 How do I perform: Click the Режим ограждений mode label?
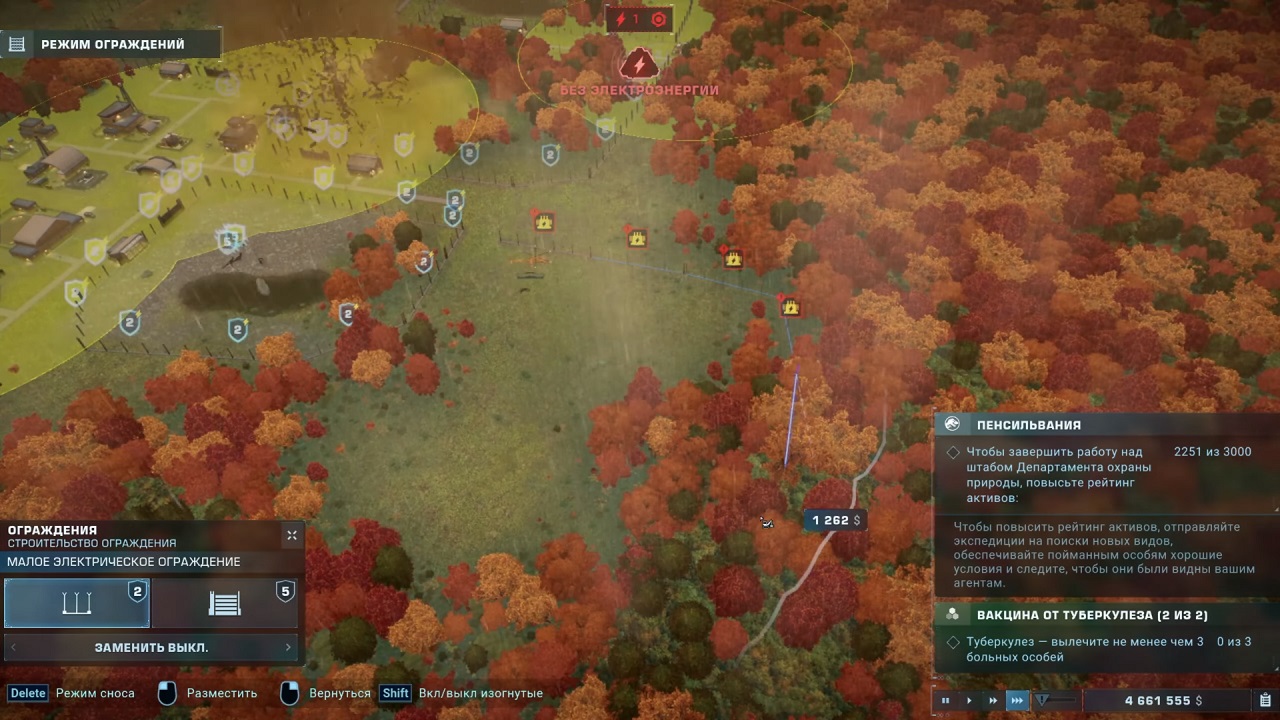click(x=112, y=44)
